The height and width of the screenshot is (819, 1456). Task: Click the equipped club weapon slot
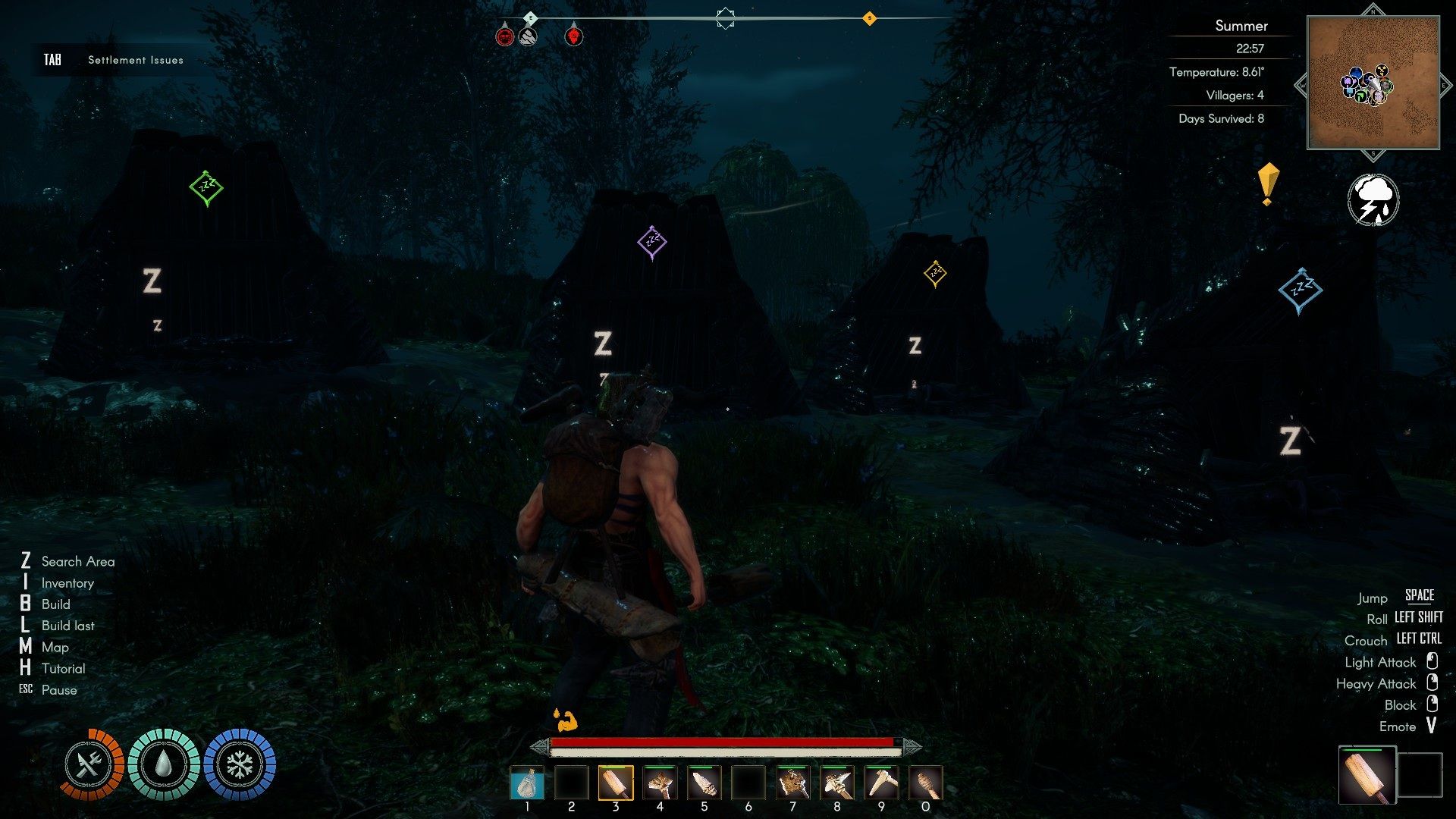1367,775
